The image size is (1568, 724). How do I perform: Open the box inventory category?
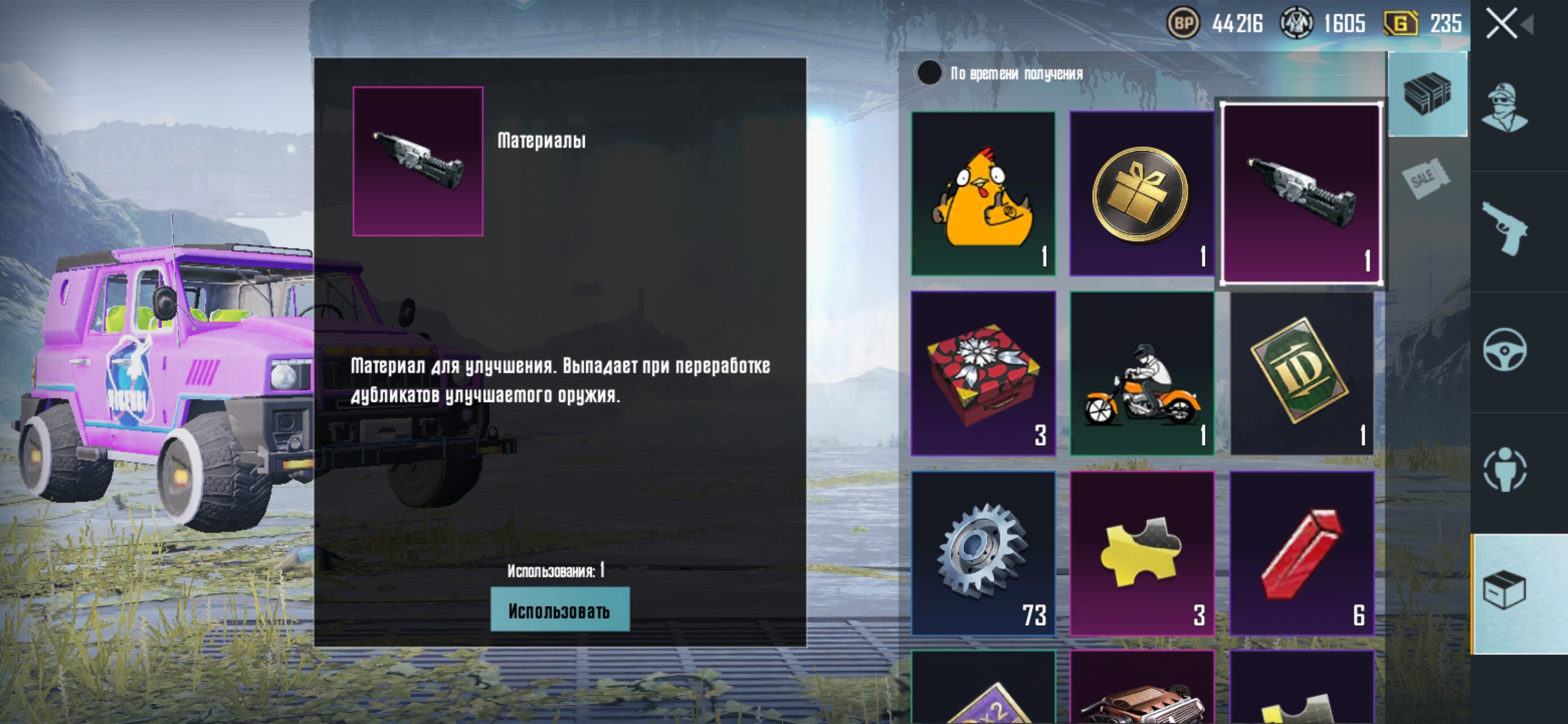coord(1505,591)
